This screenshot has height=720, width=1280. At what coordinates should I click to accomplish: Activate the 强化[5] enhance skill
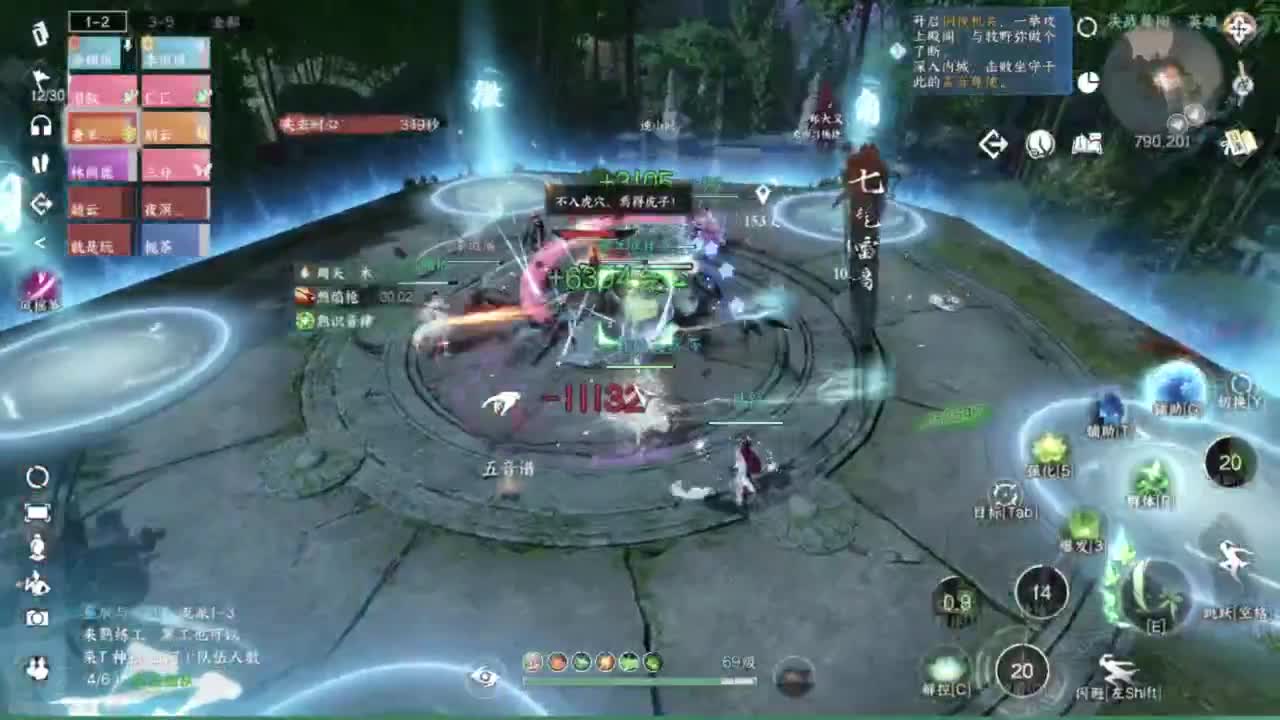(1048, 450)
